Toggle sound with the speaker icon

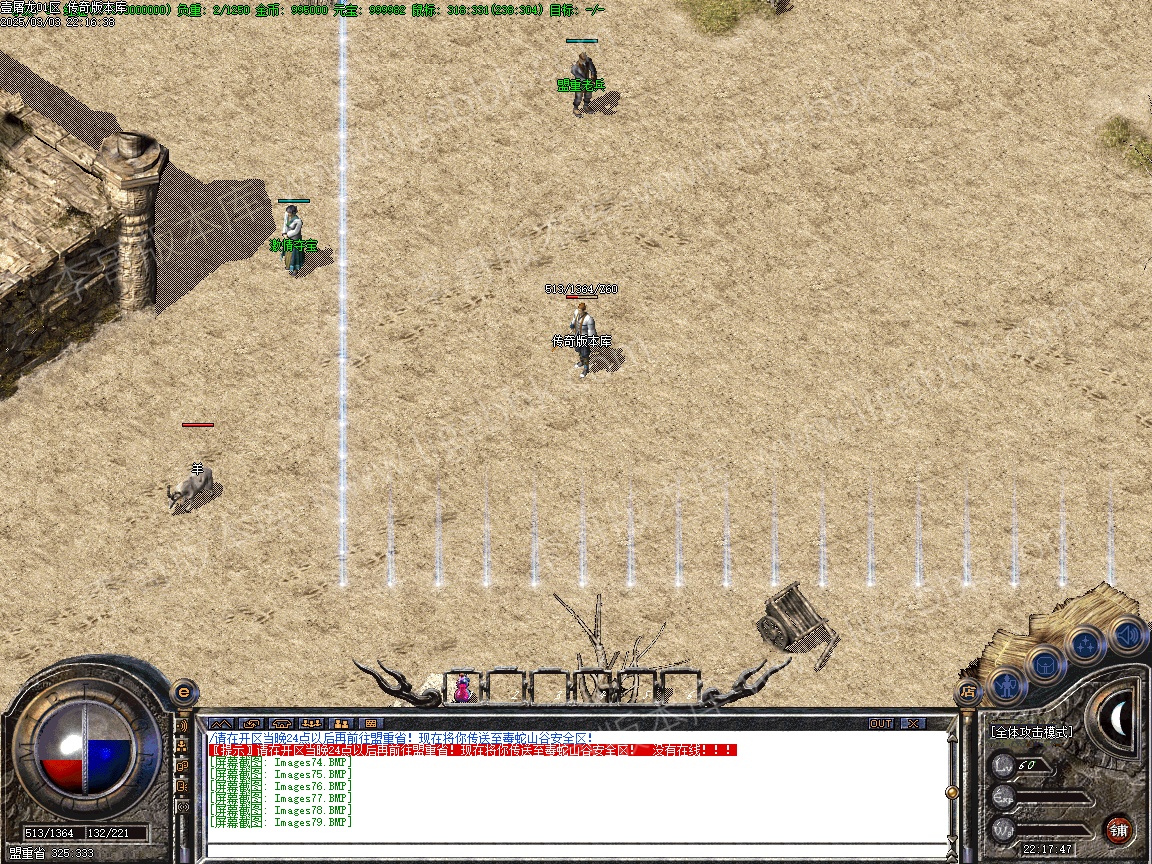coord(1127,634)
